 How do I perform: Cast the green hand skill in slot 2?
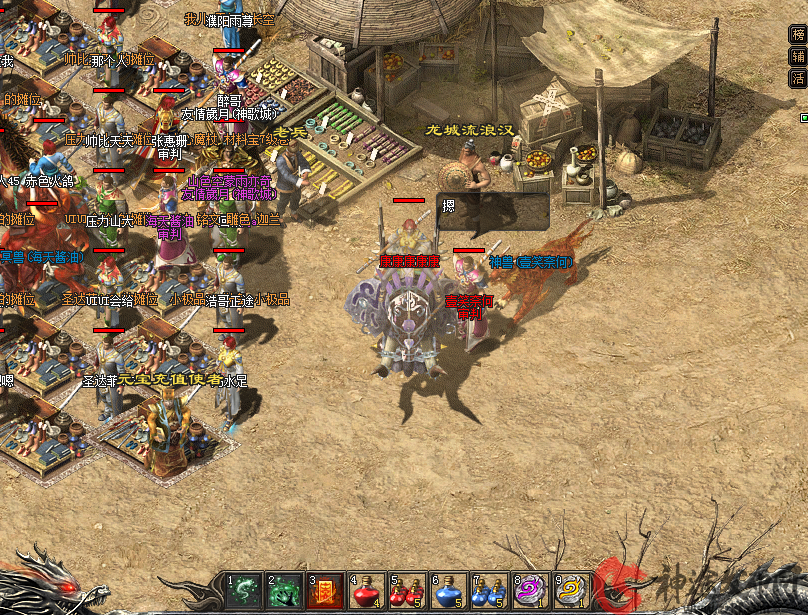pyautogui.click(x=285, y=590)
